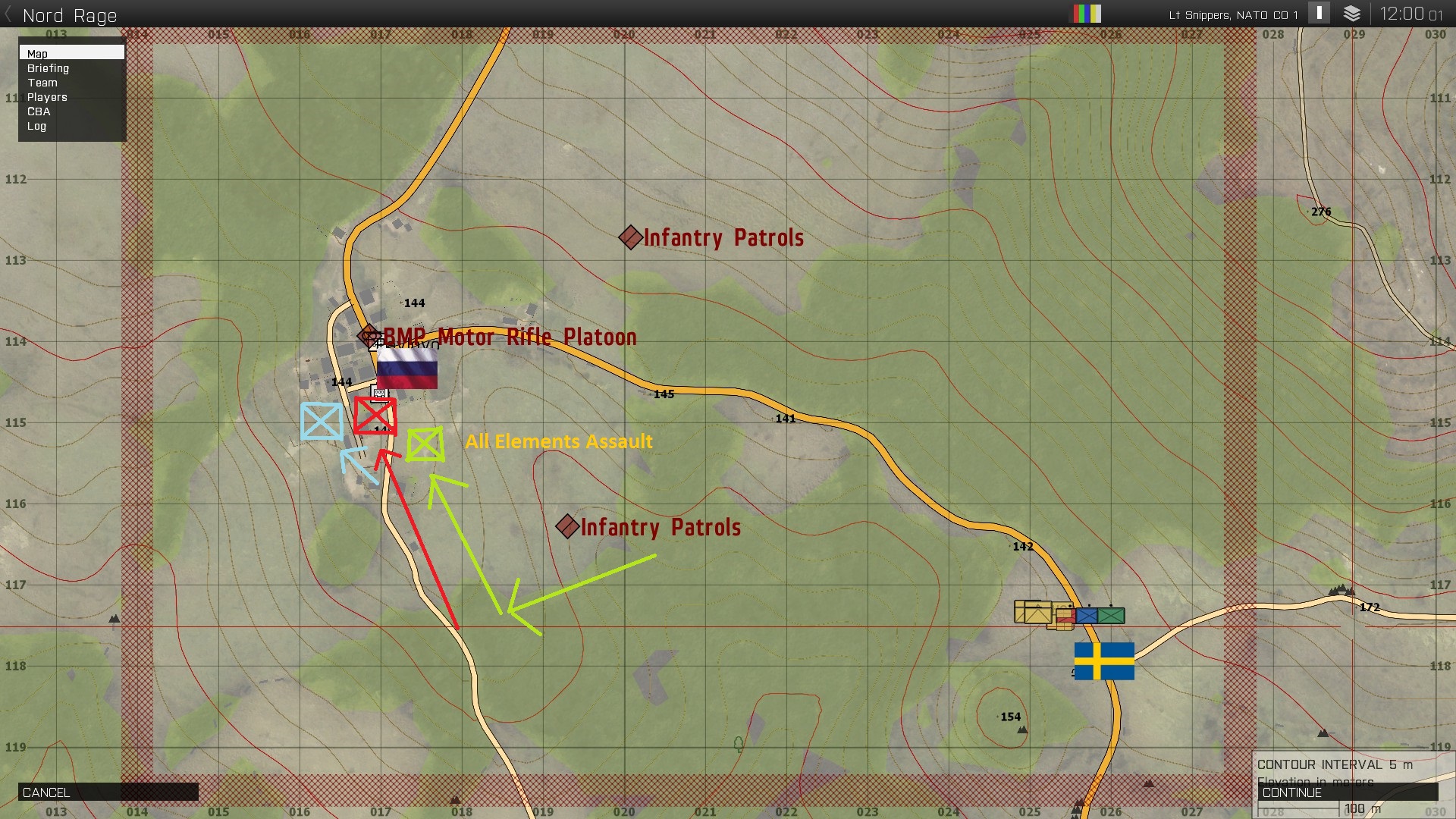Select the Swedish flag start marker
The width and height of the screenshot is (1456, 819).
[1104, 661]
